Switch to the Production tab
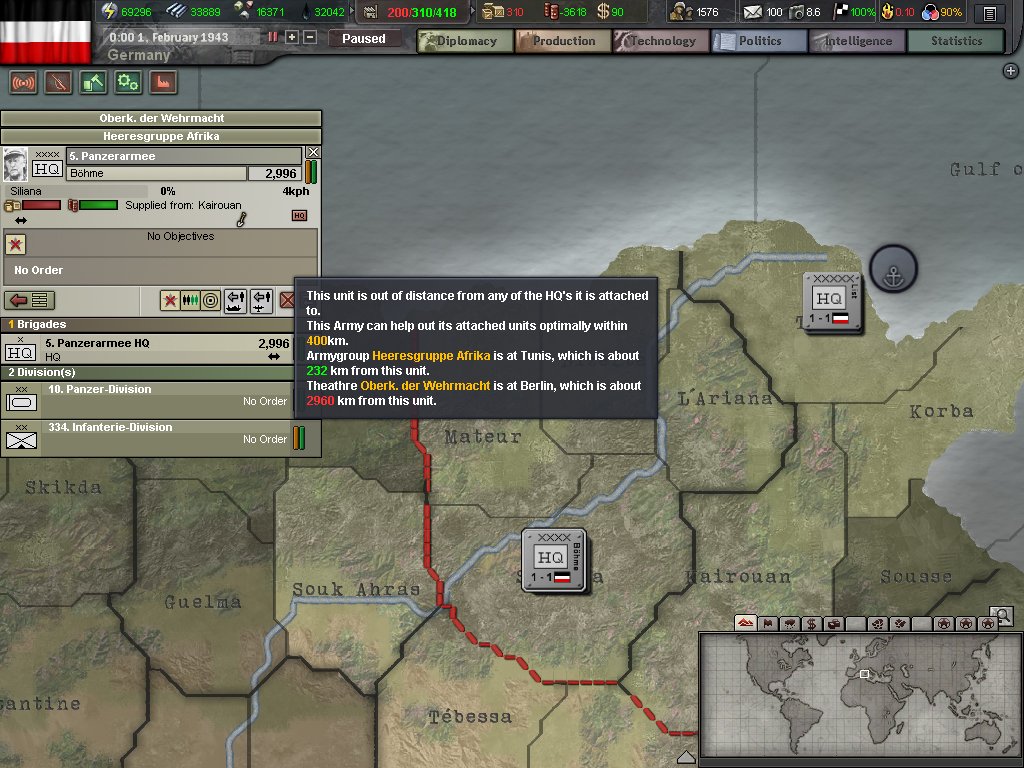The width and height of the screenshot is (1024, 768). tap(563, 41)
